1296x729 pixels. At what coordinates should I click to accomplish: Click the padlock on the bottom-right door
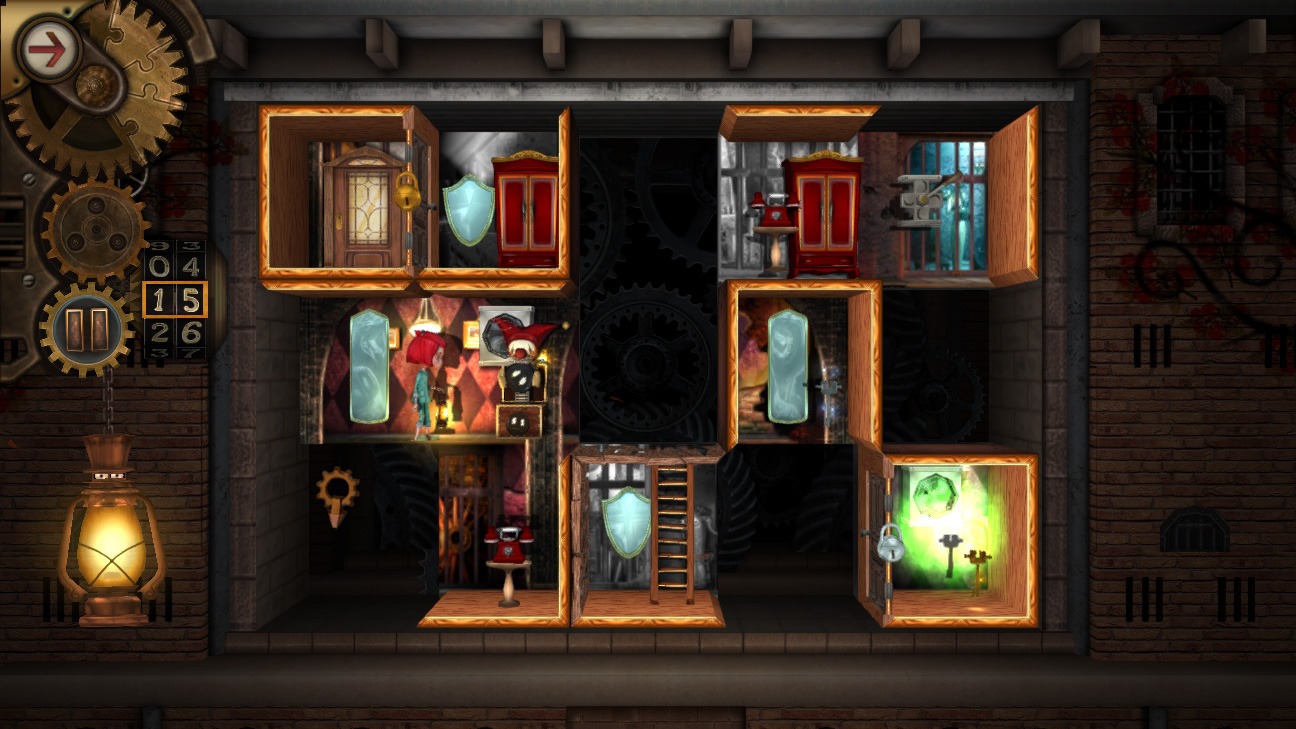(890, 545)
